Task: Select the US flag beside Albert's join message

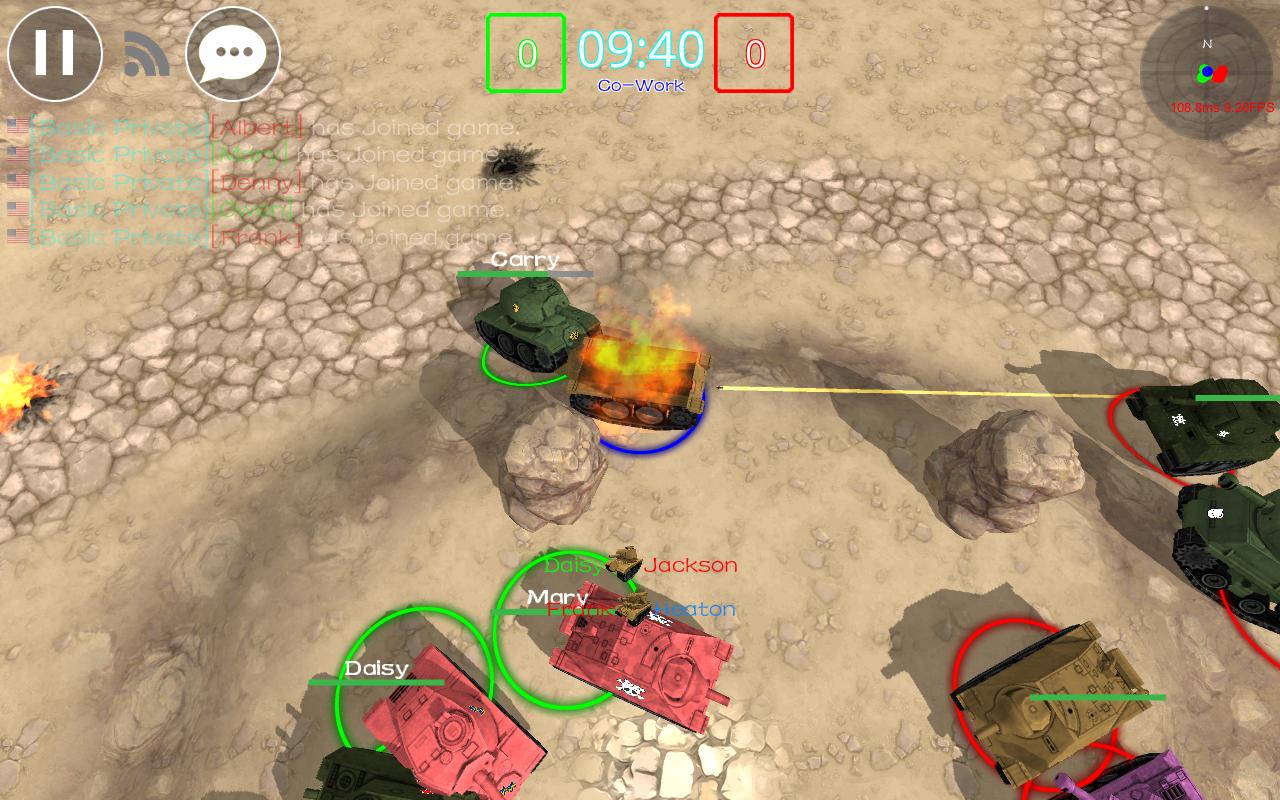Action: [14, 127]
